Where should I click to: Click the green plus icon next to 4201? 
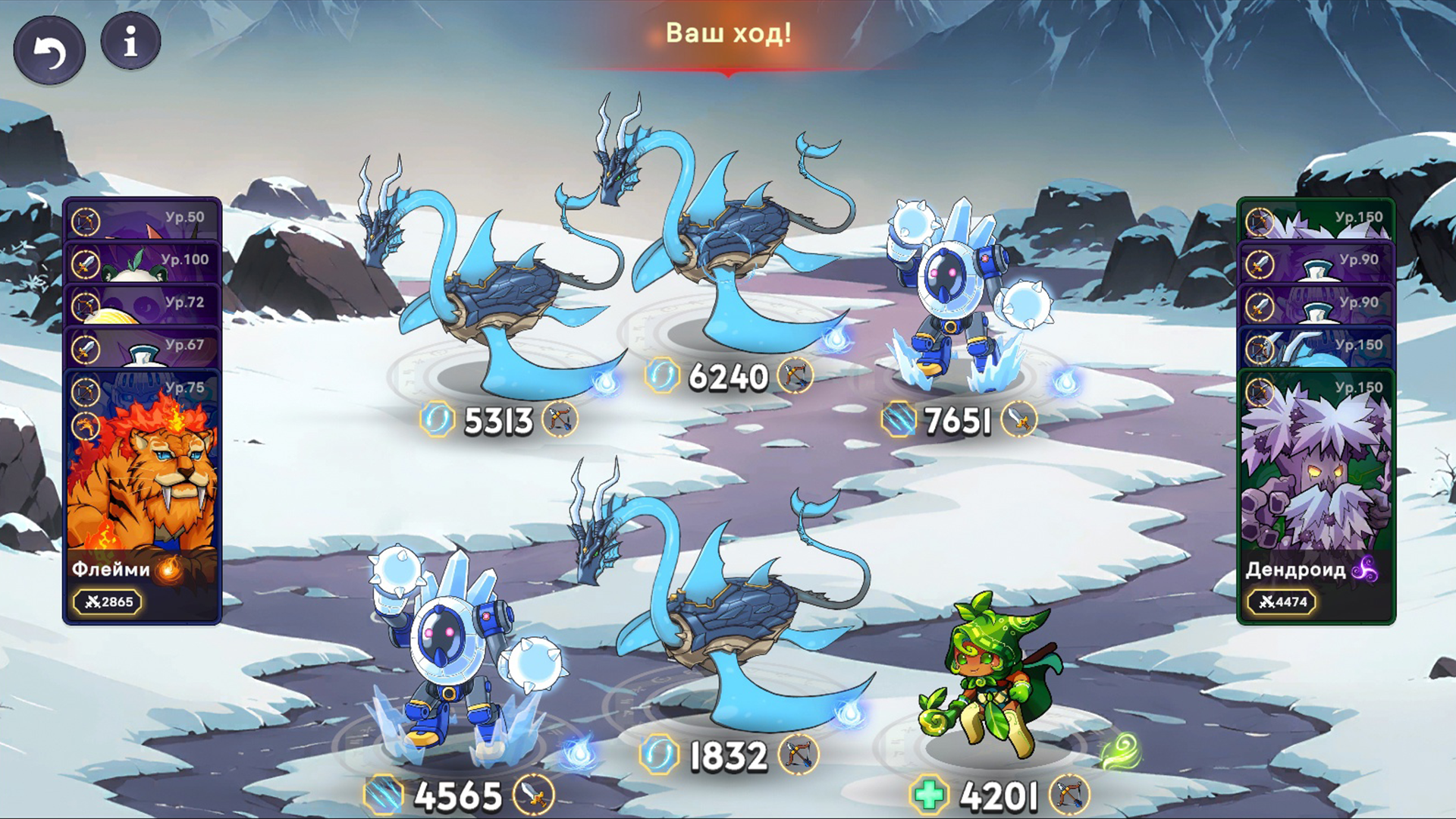click(x=929, y=792)
